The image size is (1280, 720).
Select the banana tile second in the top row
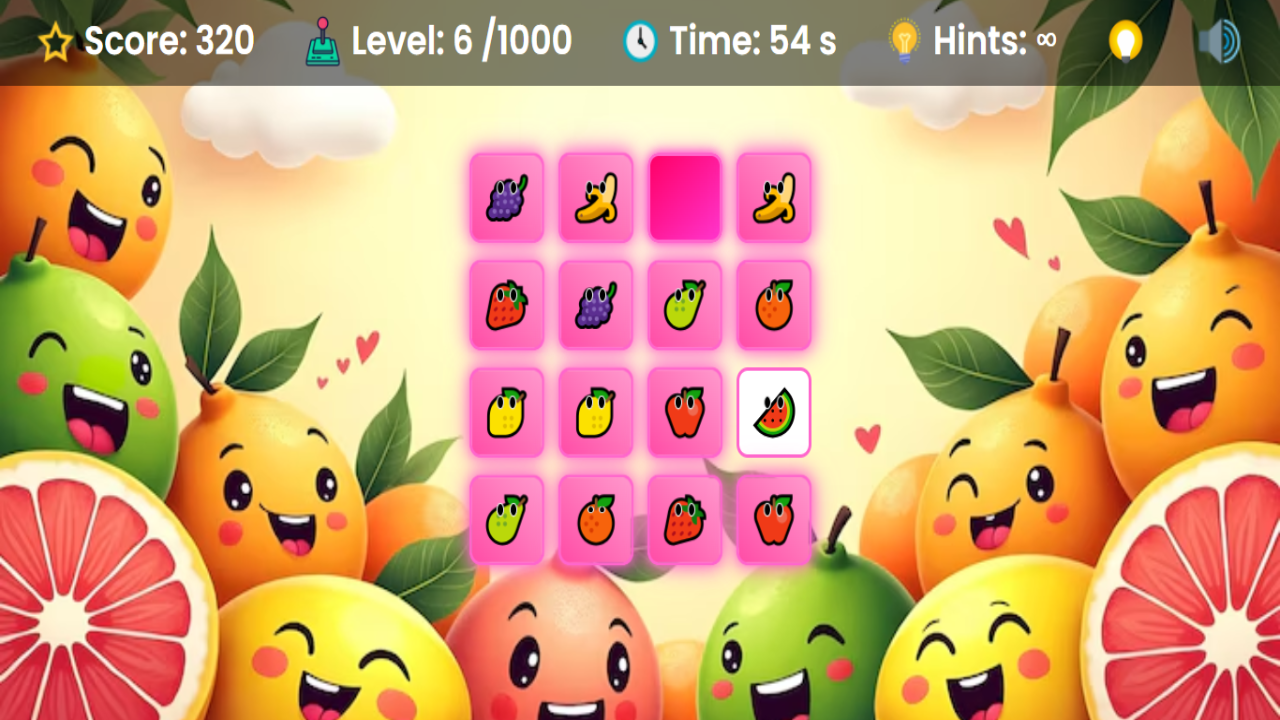[596, 195]
